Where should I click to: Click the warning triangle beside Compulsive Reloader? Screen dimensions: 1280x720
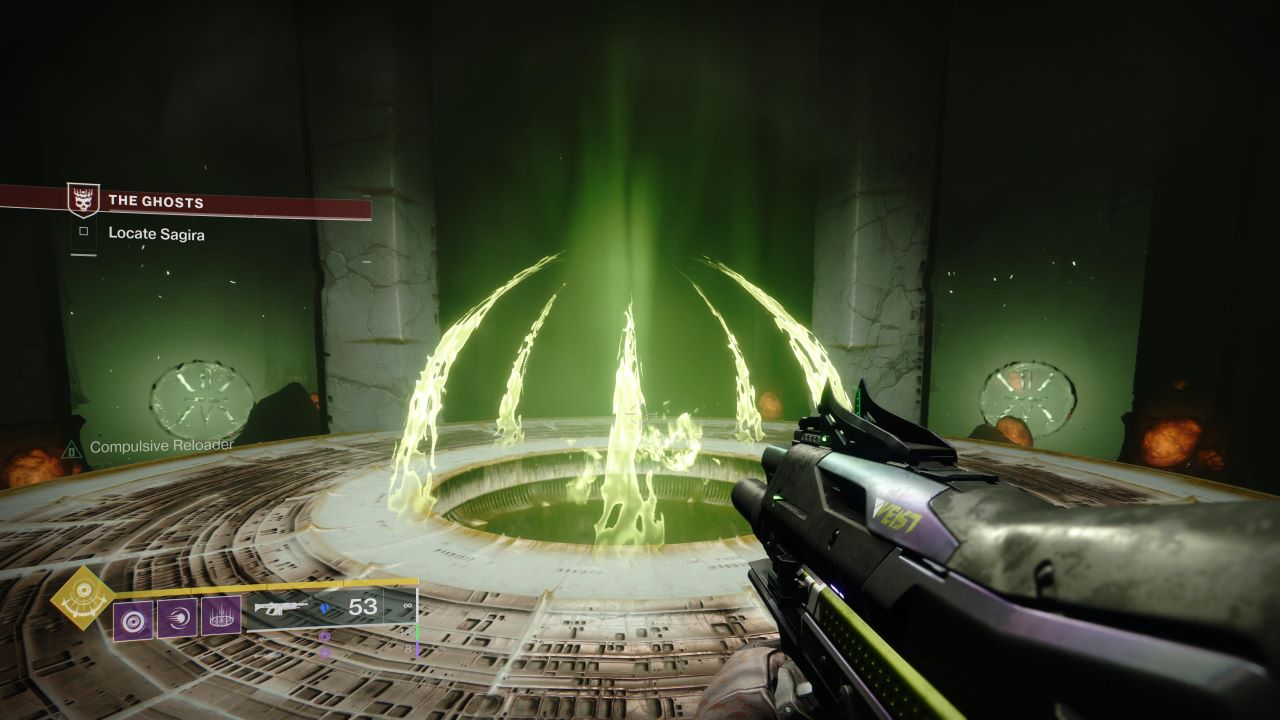point(70,448)
